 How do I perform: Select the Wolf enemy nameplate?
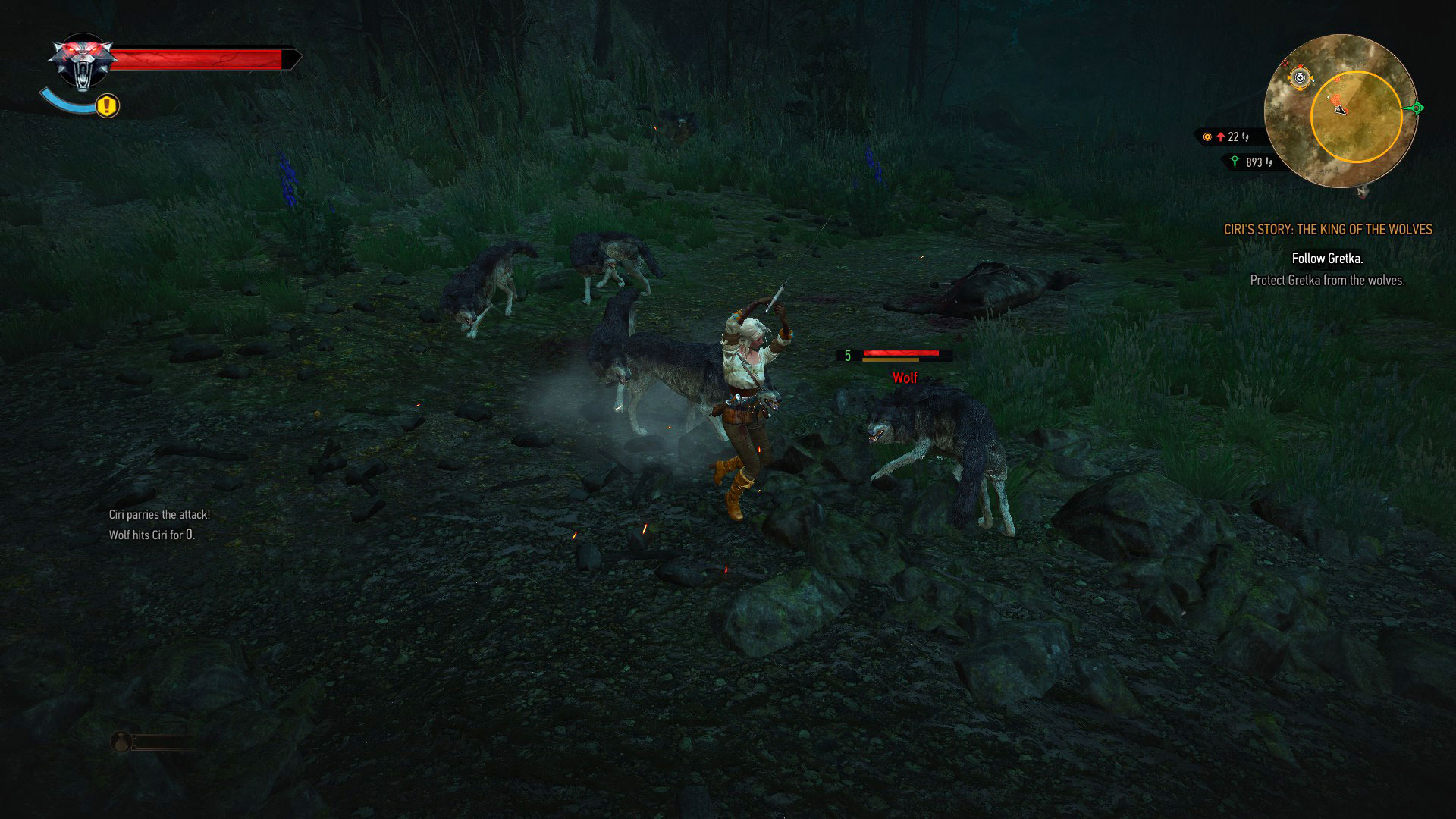coord(904,377)
